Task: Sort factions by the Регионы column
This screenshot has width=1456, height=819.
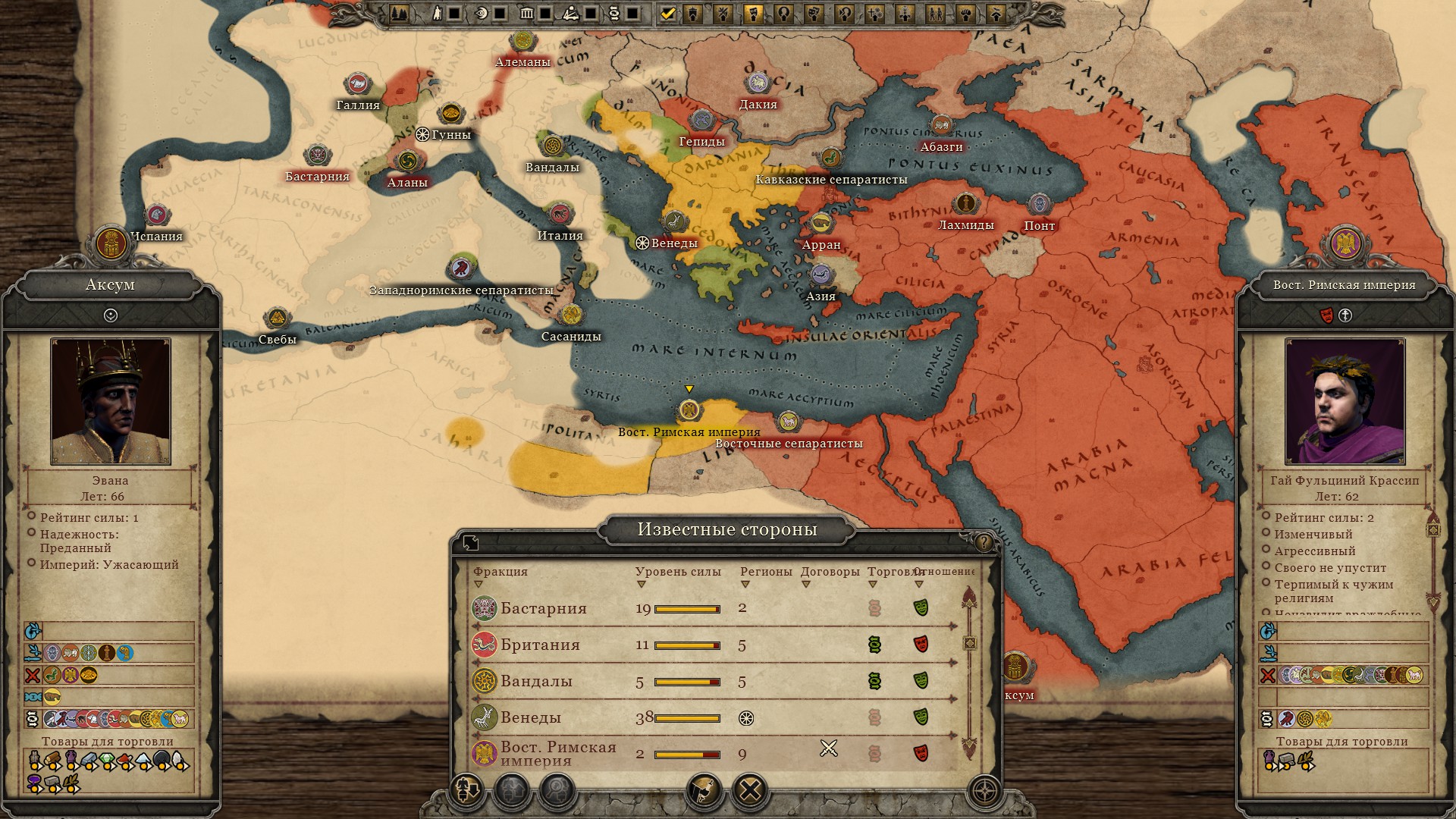Action: pyautogui.click(x=765, y=573)
